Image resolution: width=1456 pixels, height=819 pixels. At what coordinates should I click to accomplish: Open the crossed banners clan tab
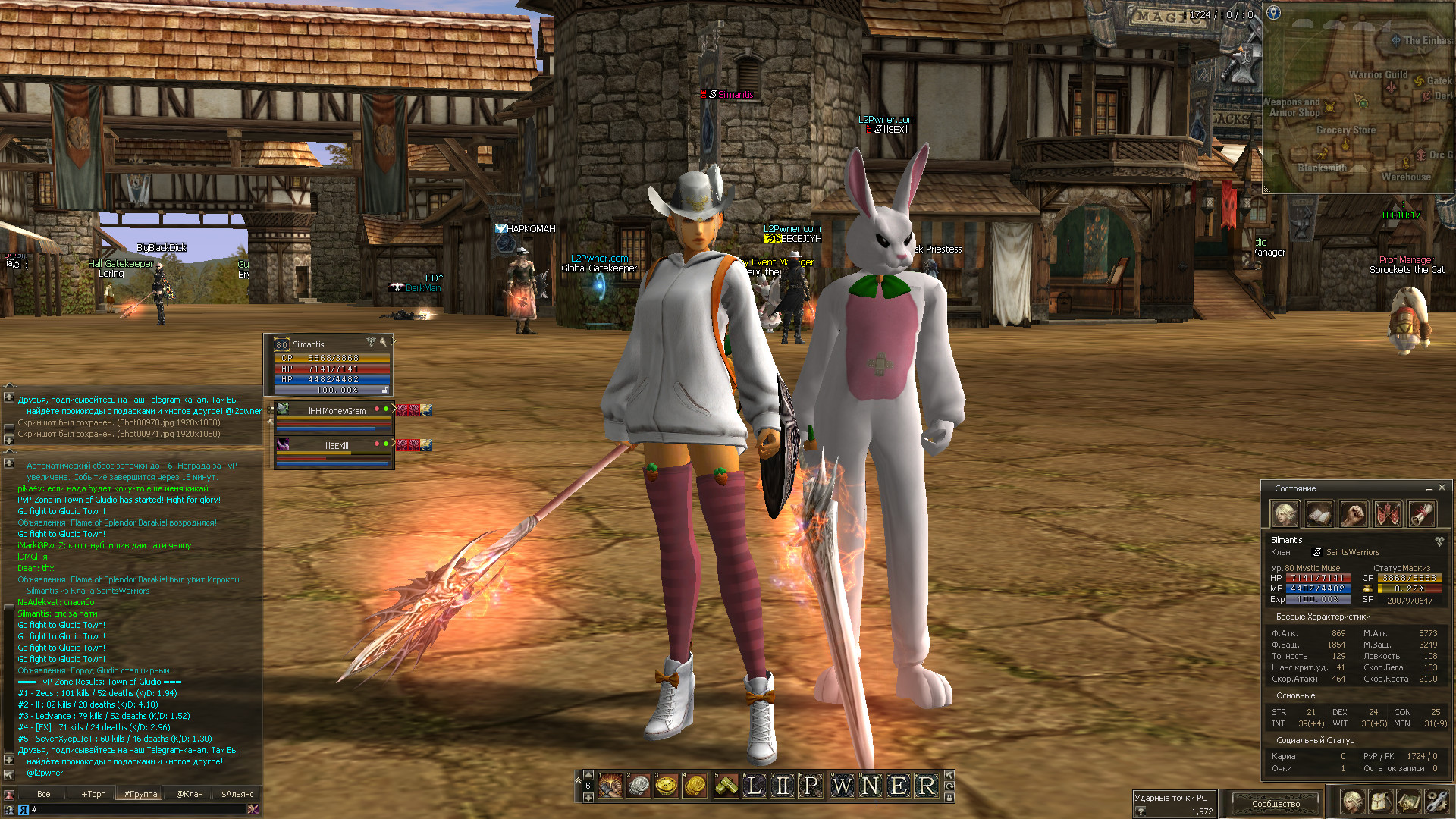[1387, 514]
